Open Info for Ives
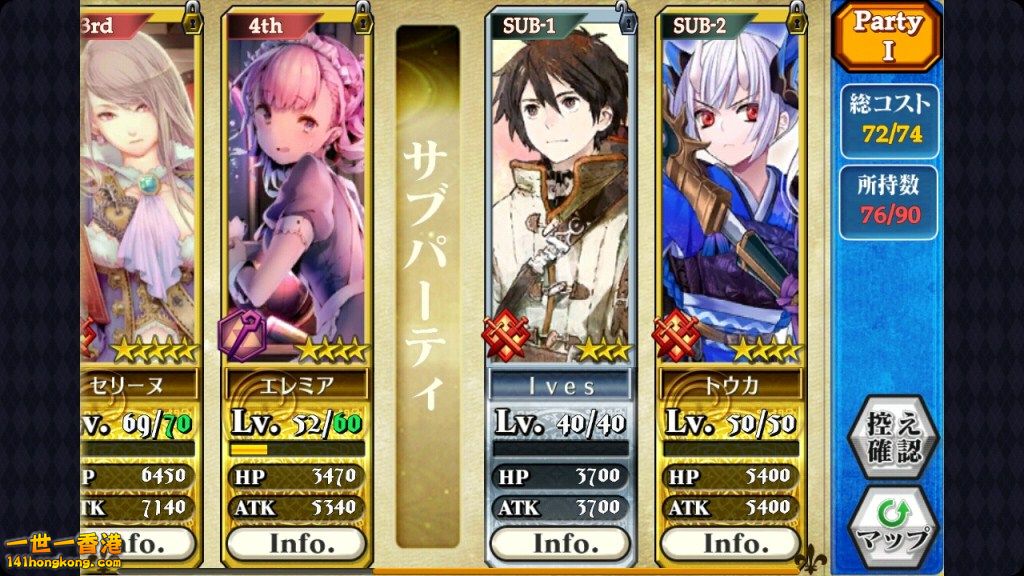Viewport: 1024px width, 576px height. coord(559,544)
